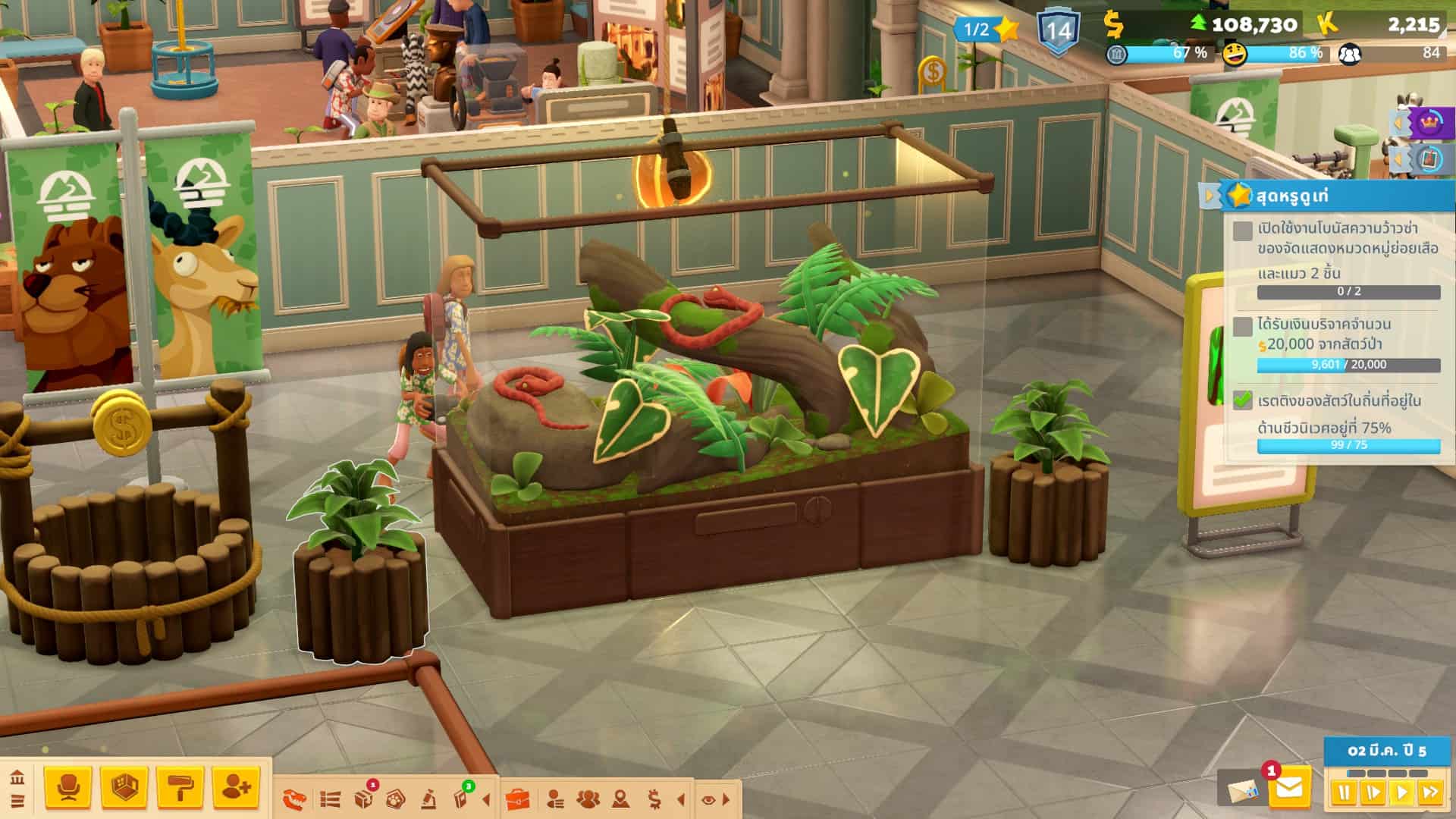Set game speed to fastest
1456x819 pixels.
tap(1430, 793)
